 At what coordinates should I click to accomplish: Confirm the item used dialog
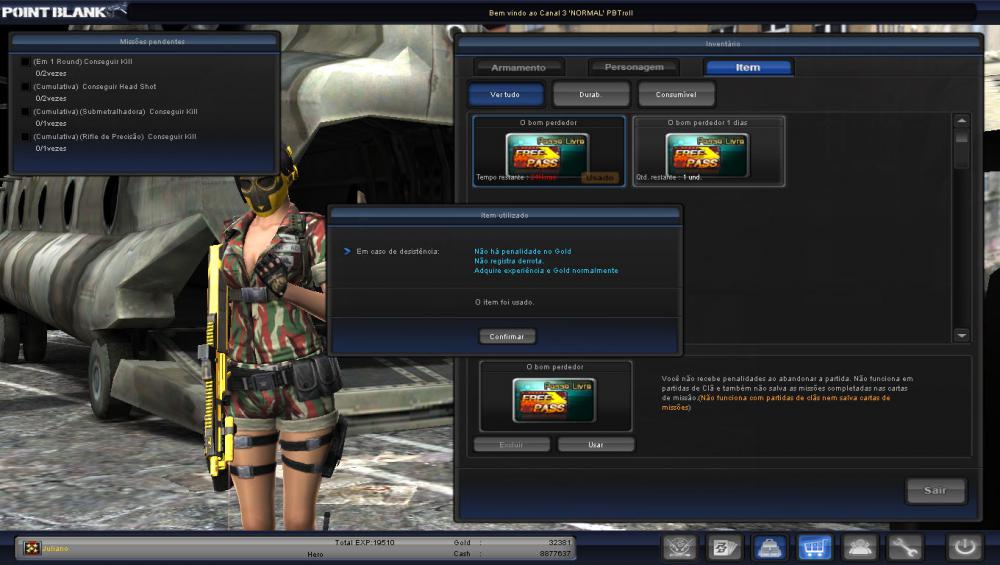[507, 337]
